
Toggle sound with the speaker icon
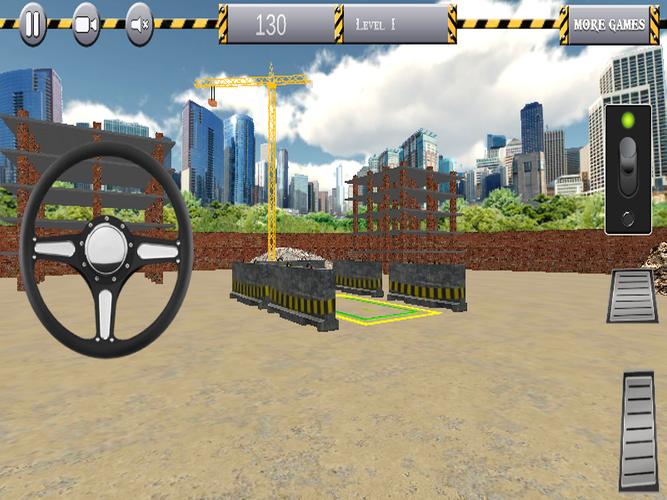point(140,24)
